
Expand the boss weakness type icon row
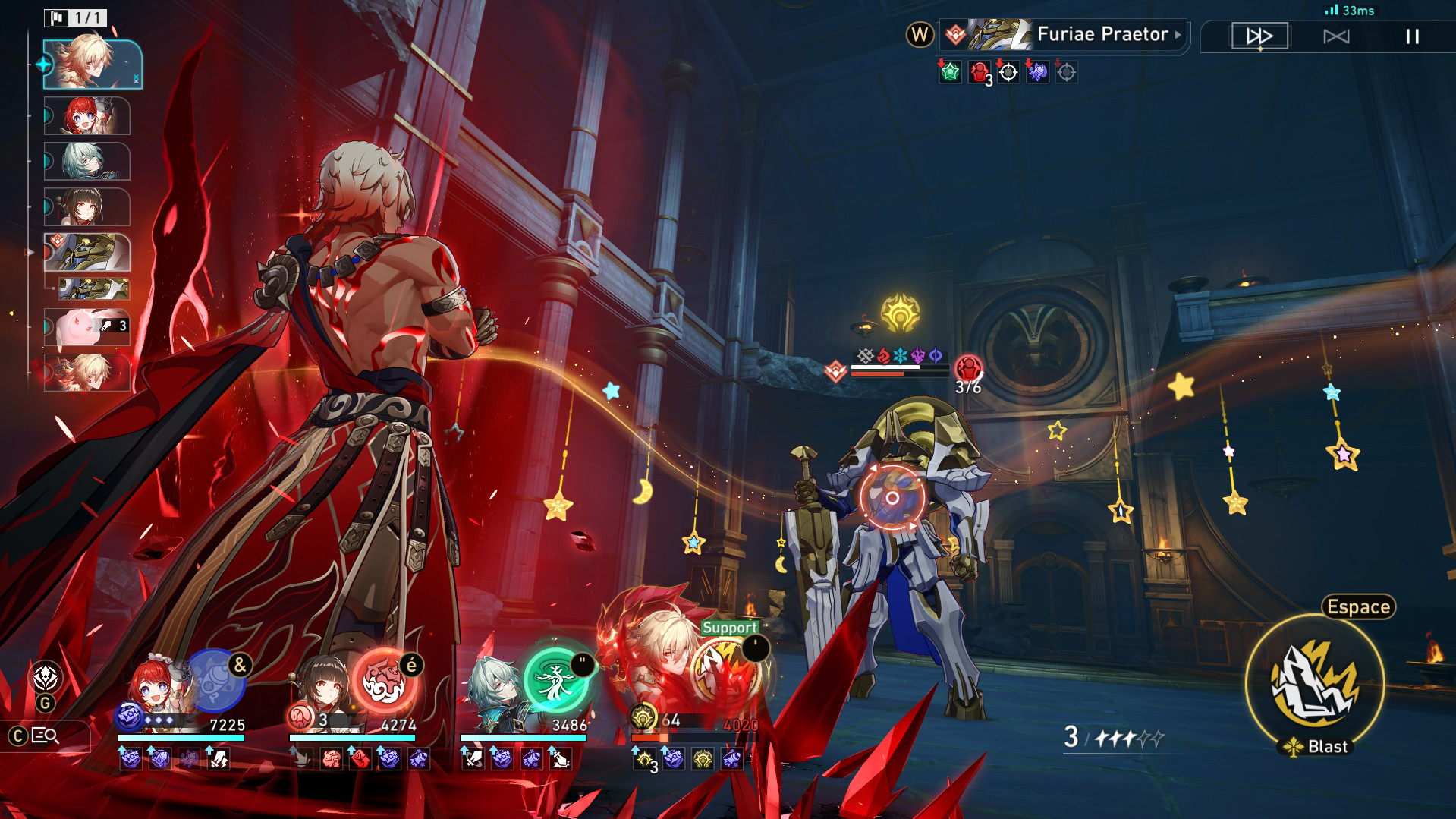(x=899, y=354)
